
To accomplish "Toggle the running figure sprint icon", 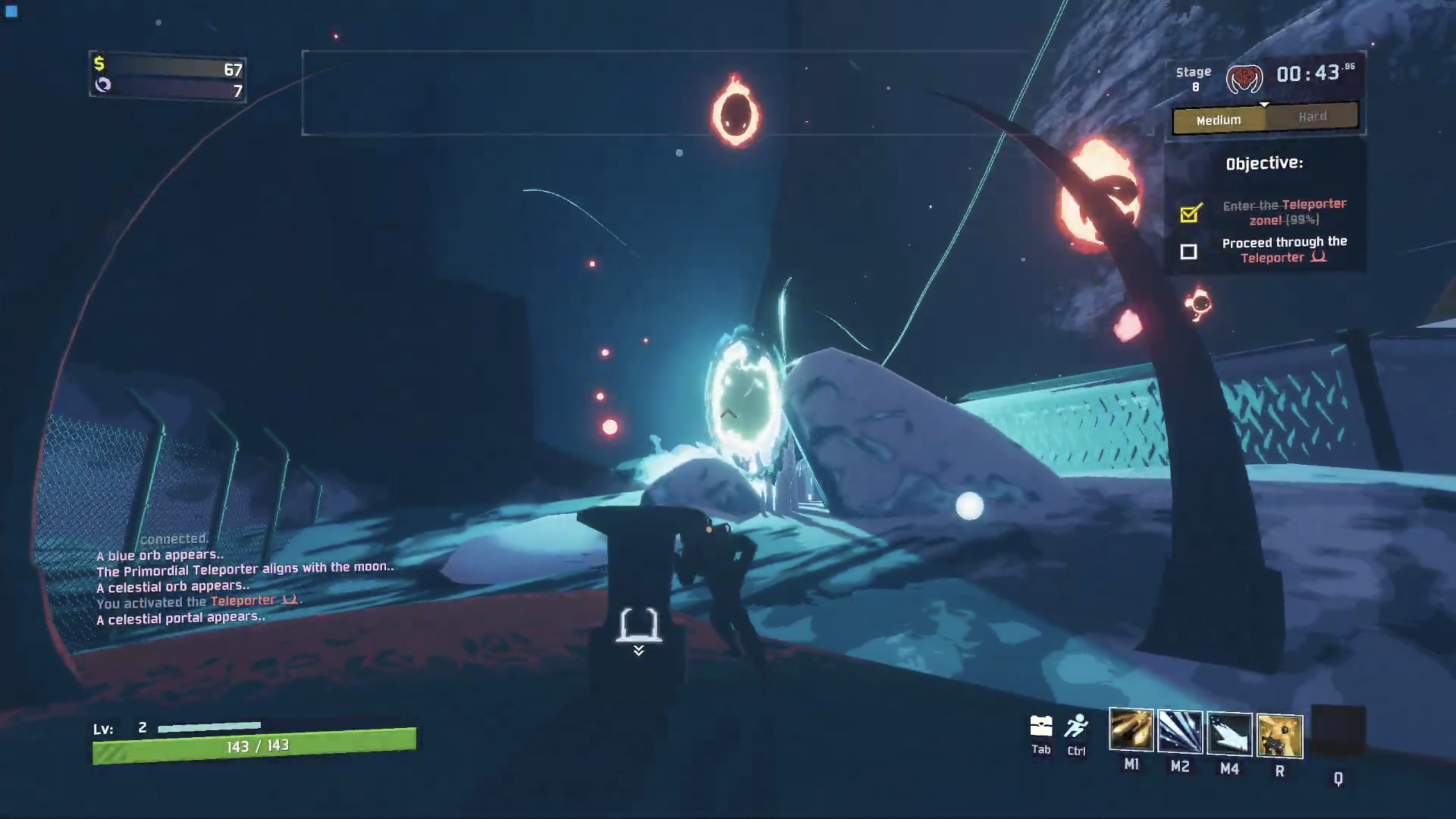I will click(x=1076, y=726).
